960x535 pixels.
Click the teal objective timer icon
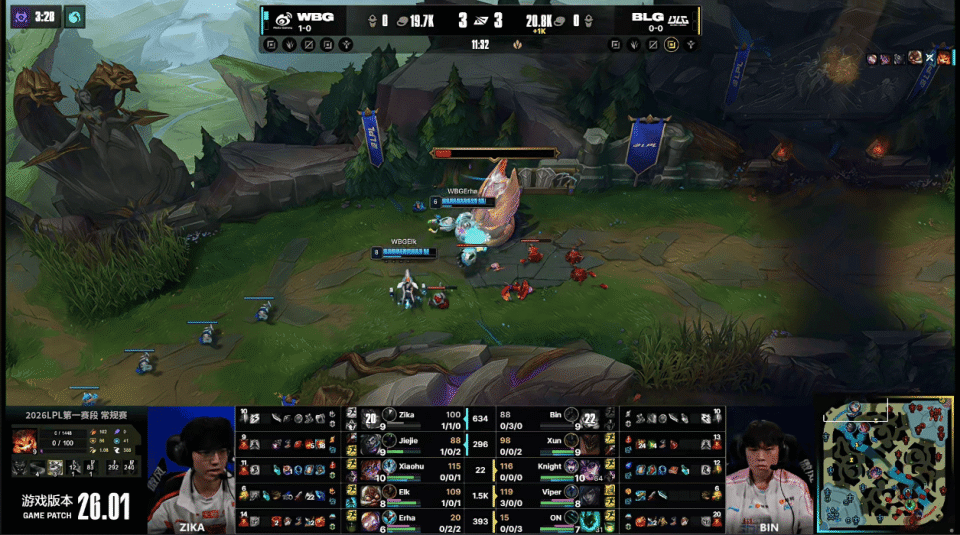tap(75, 17)
